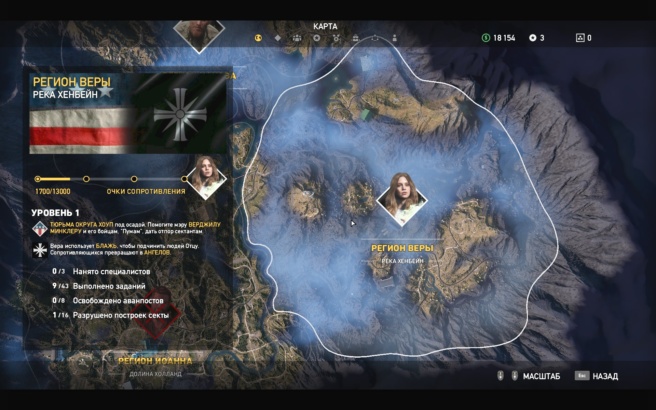
Task: Switch to the group of people tab icon
Action: [x=297, y=38]
